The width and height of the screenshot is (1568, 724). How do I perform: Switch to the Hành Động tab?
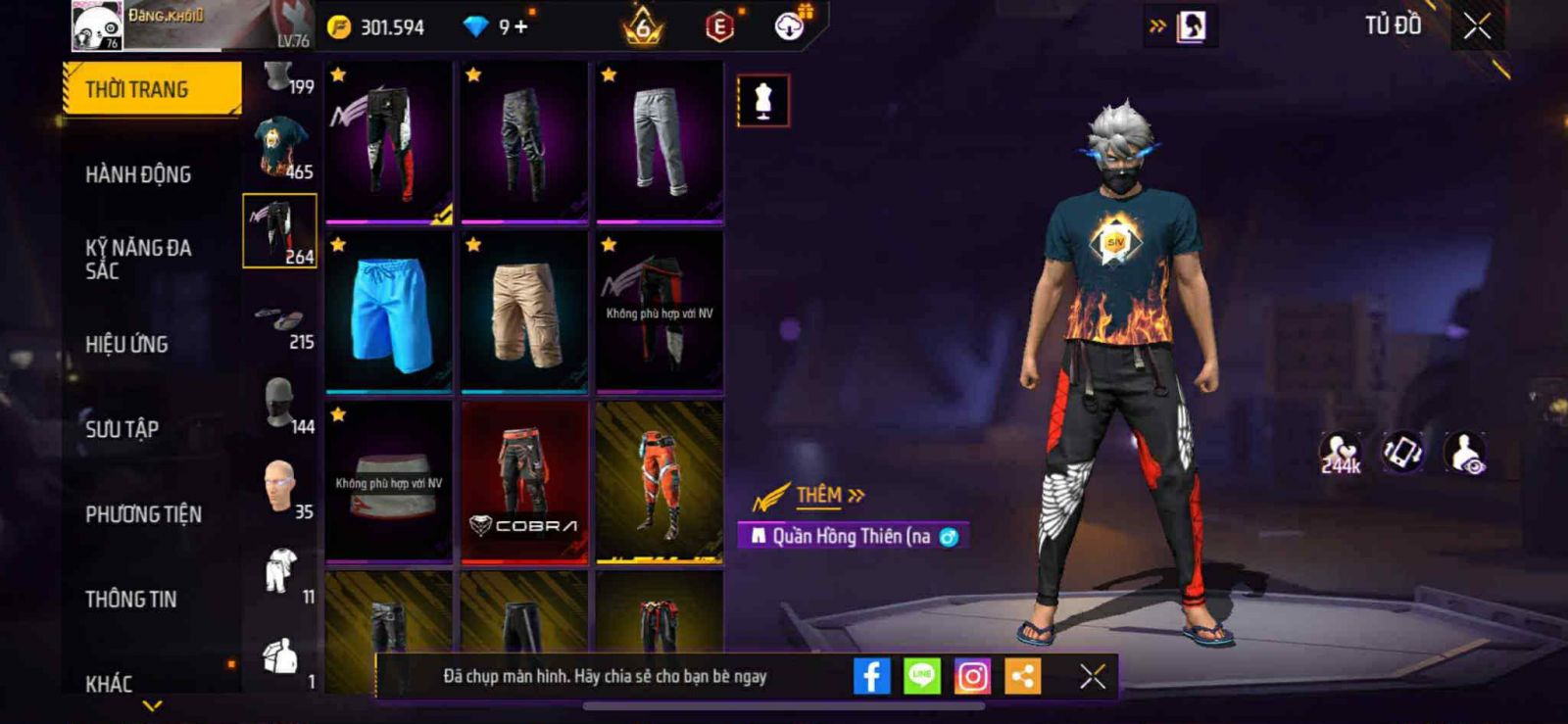tap(138, 174)
